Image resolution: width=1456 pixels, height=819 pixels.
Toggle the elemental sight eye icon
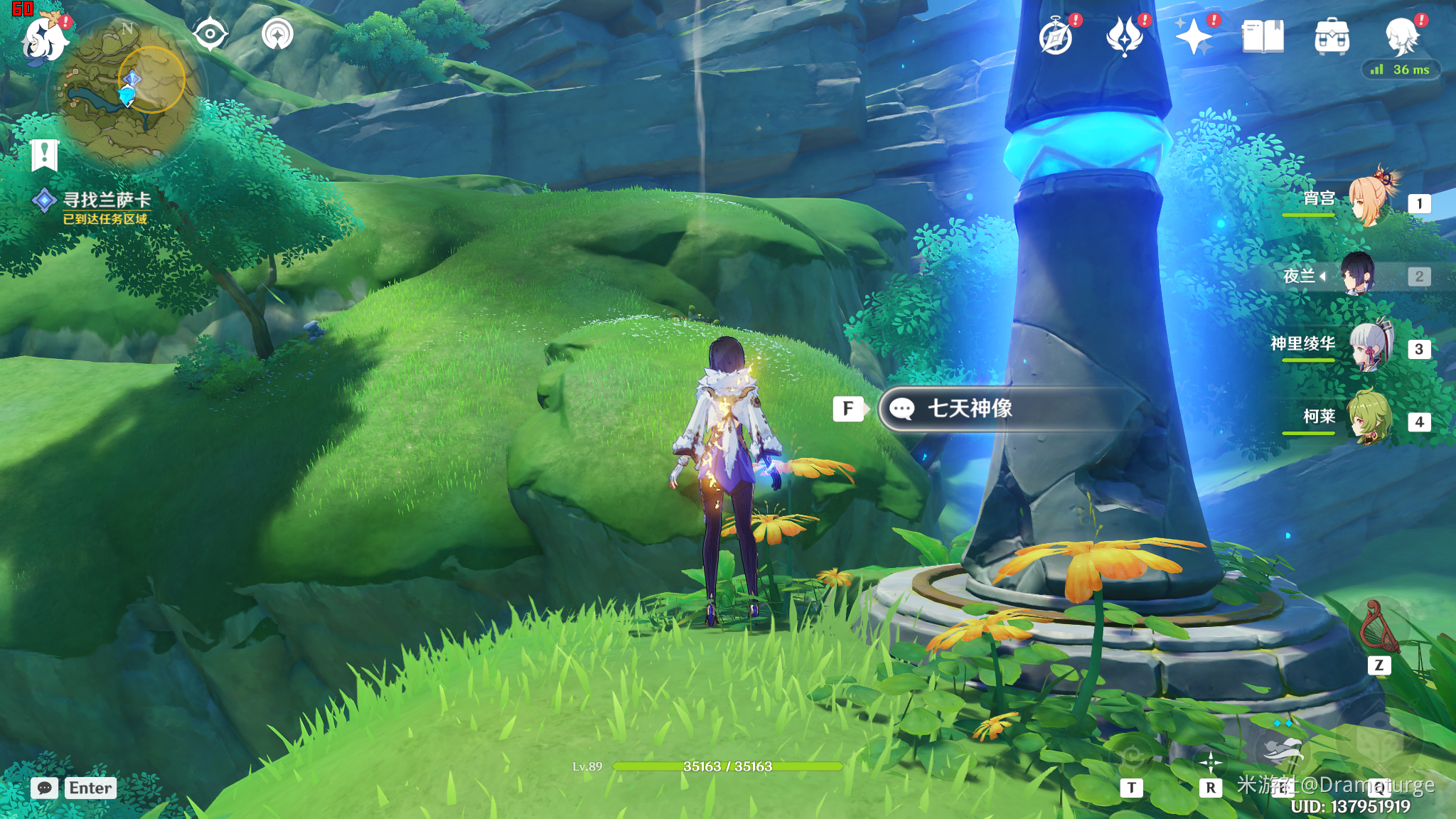coord(210,34)
